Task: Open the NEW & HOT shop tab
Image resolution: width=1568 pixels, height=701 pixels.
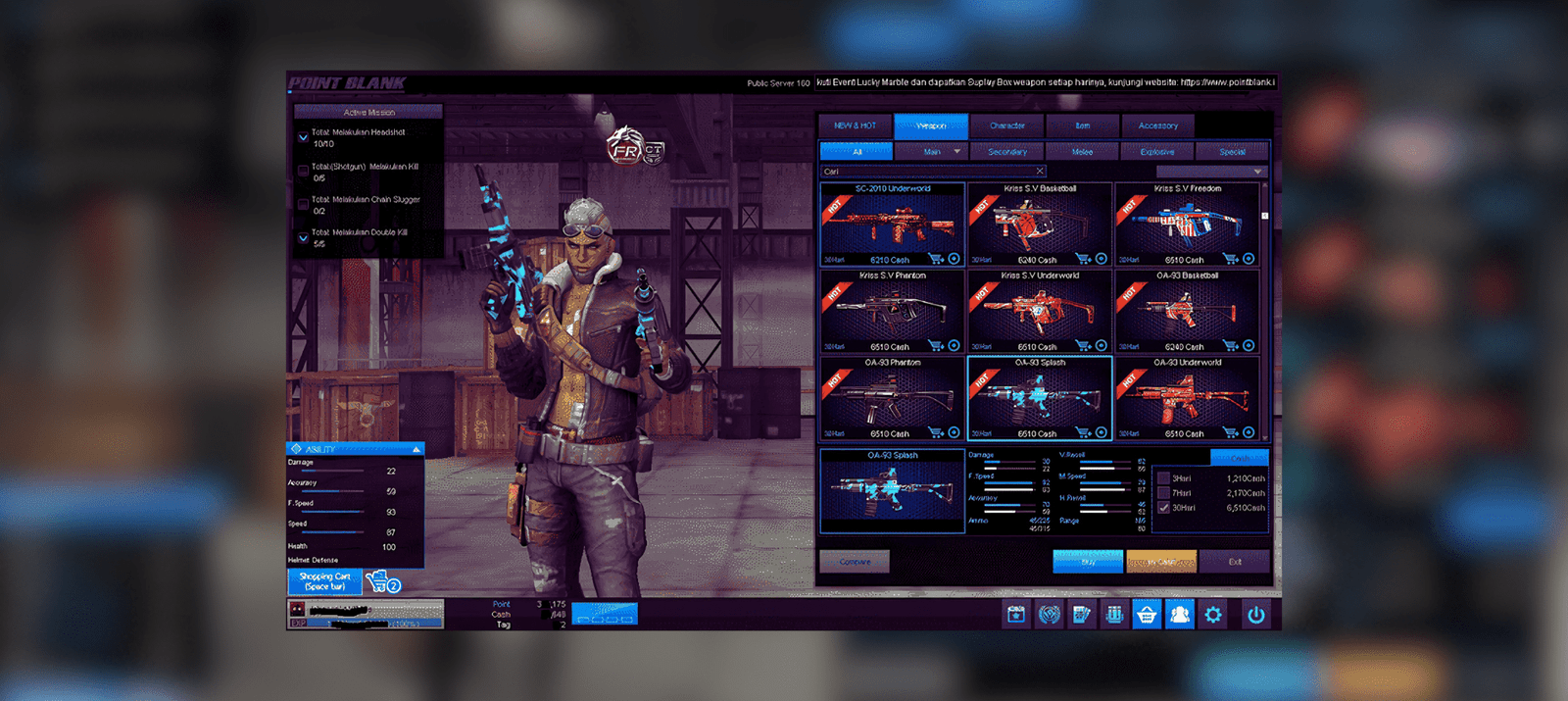Action: 855,125
